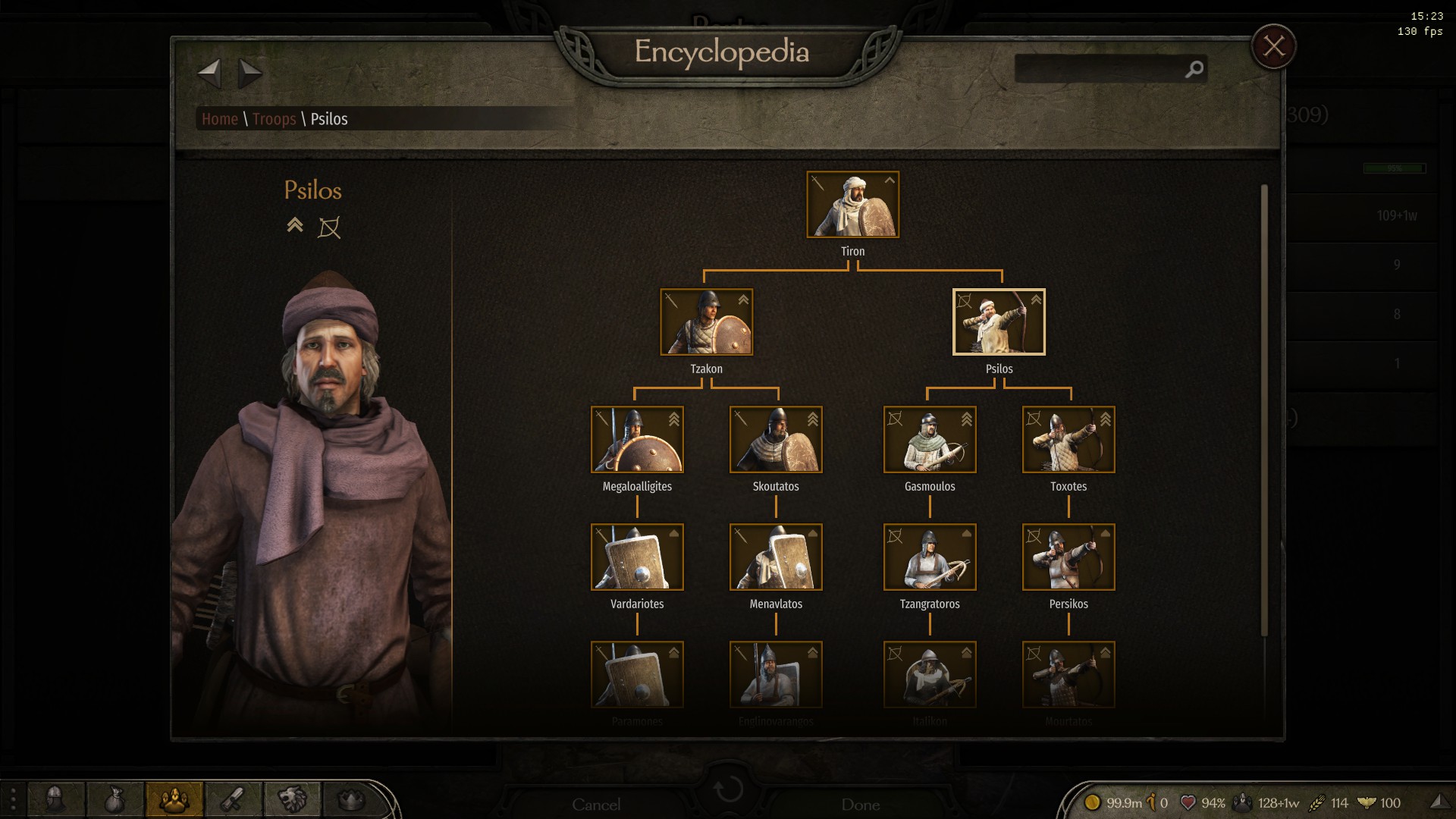
Task: Open the Toxotes archer entry
Action: pos(1068,440)
